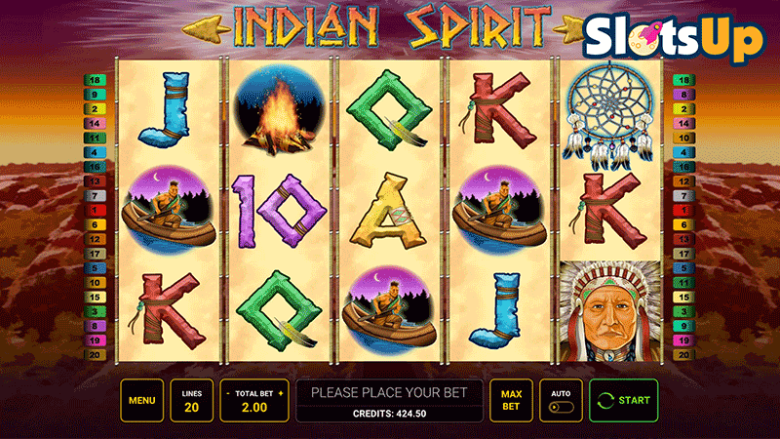Viewport: 780px width, 439px height.
Task: Click the Lines 20 selector
Action: coord(191,401)
